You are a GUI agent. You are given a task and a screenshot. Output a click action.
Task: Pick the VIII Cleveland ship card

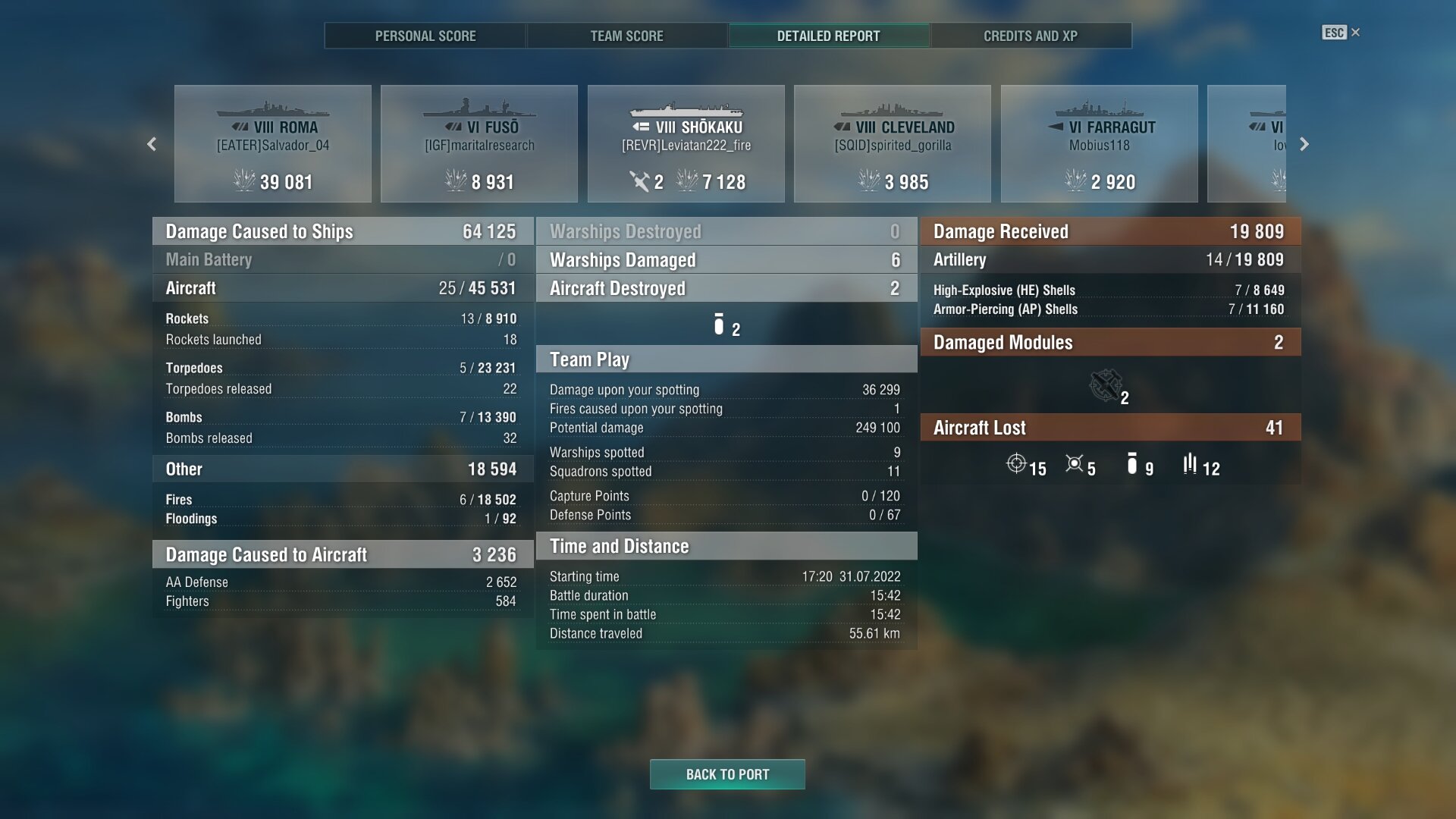(893, 144)
